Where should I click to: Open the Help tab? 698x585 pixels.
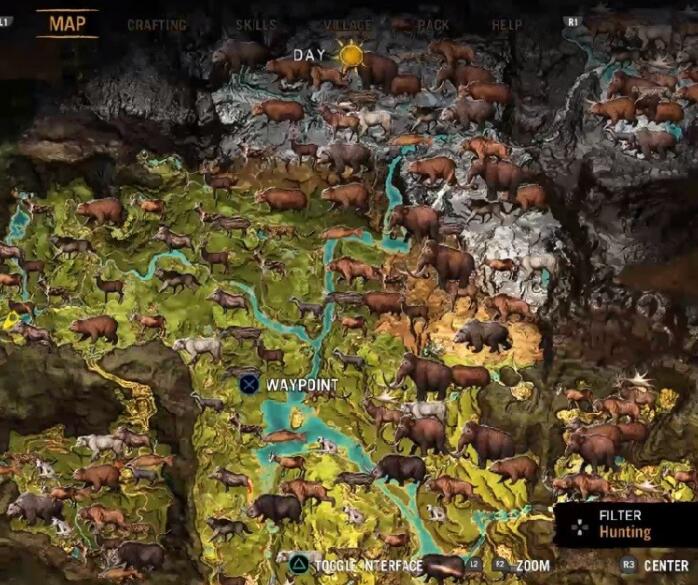tap(506, 25)
